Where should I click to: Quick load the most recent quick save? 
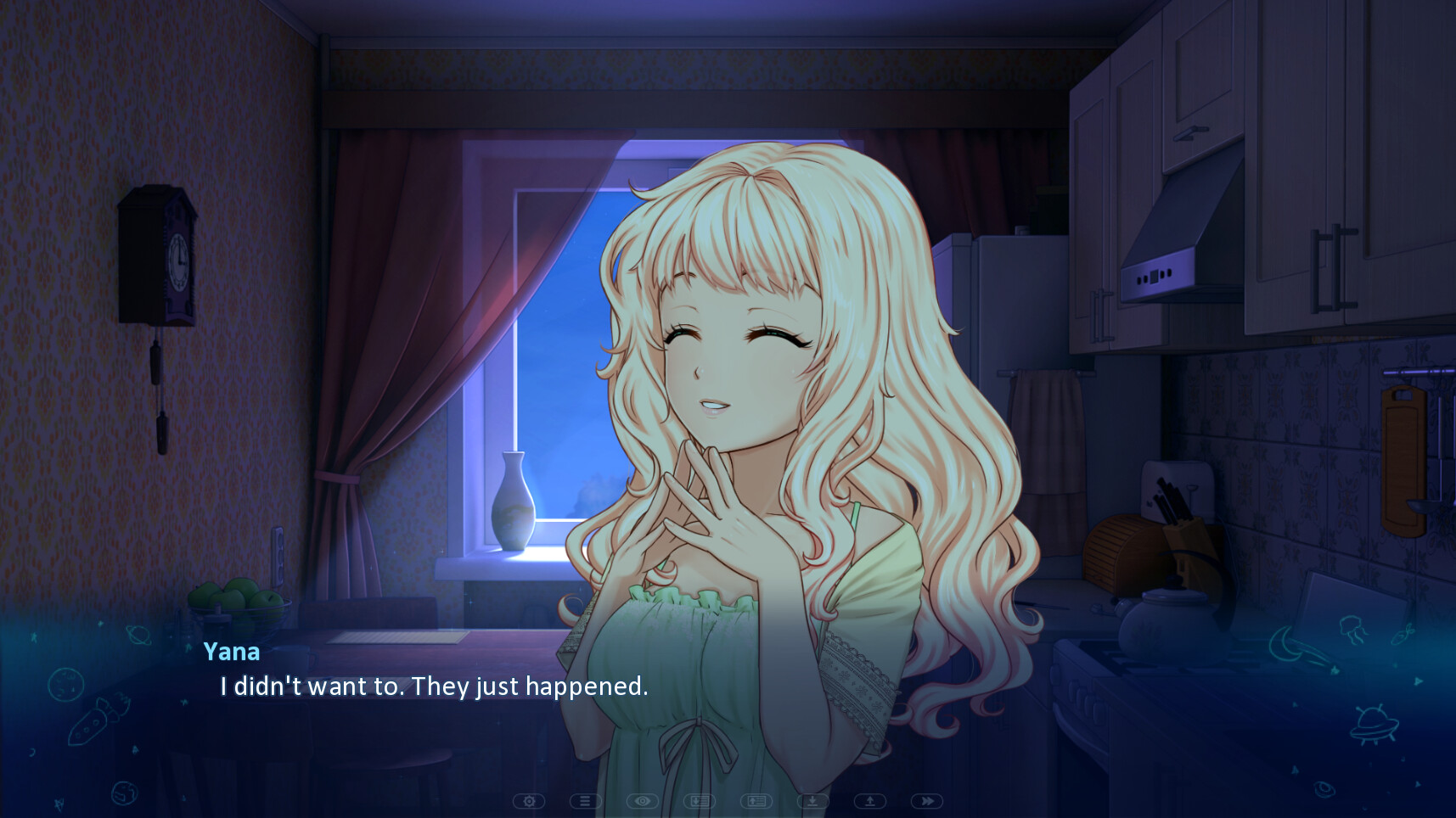869,800
